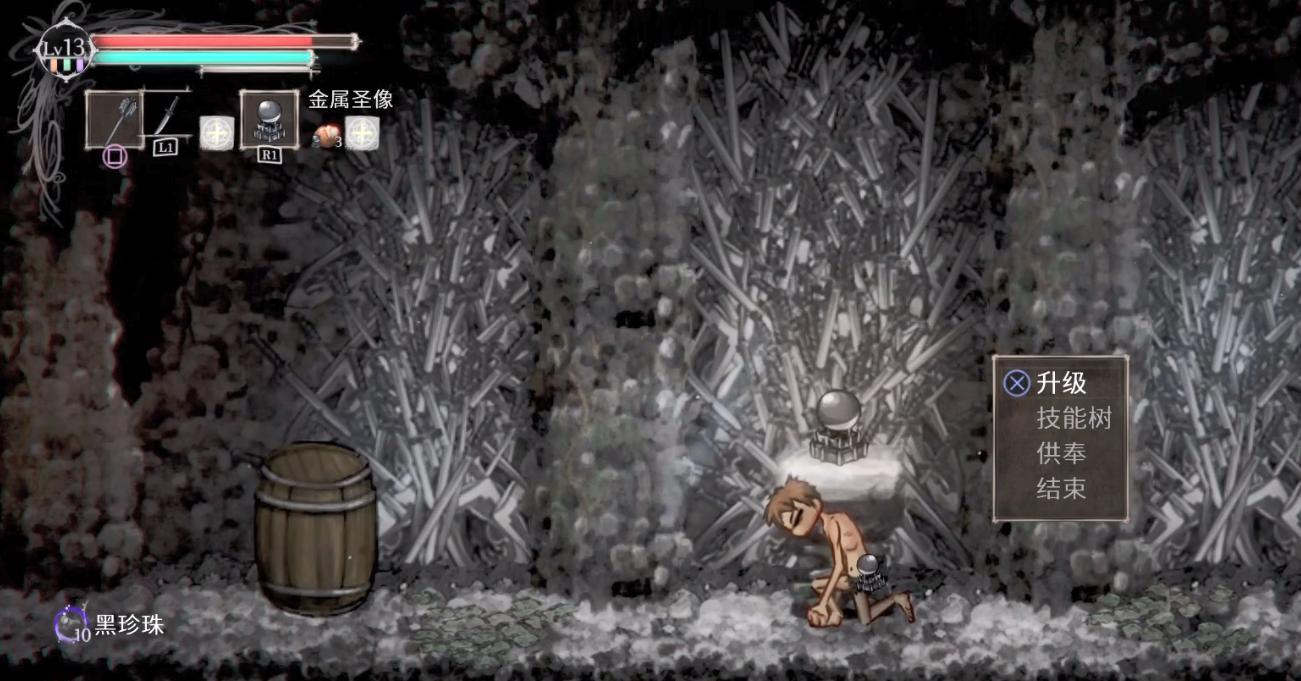
Task: Select the mace main weapon slot
Action: click(x=114, y=119)
